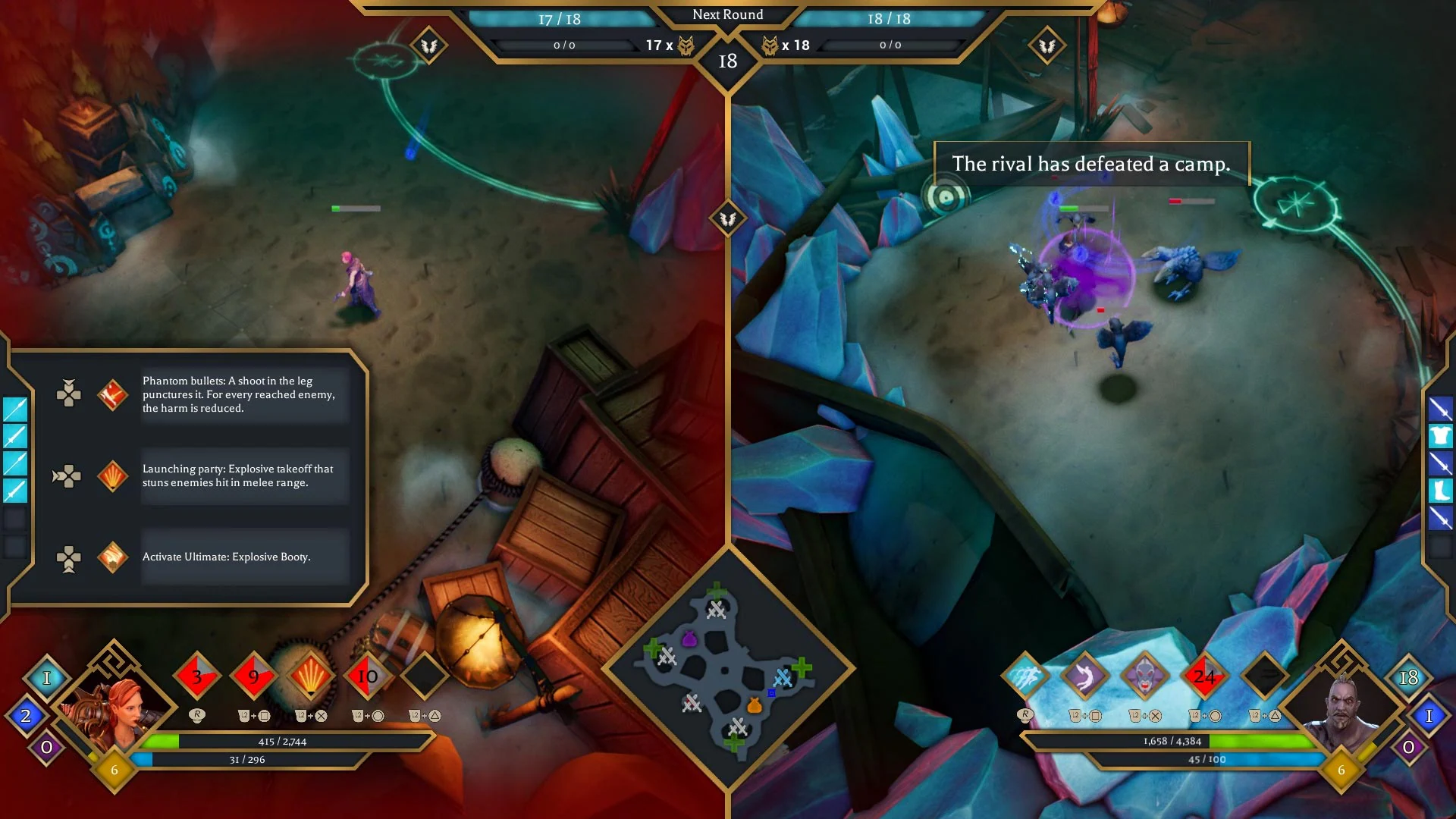Expand the rival's wing emblem at top right
Image resolution: width=1456 pixels, height=819 pixels.
(x=1049, y=44)
